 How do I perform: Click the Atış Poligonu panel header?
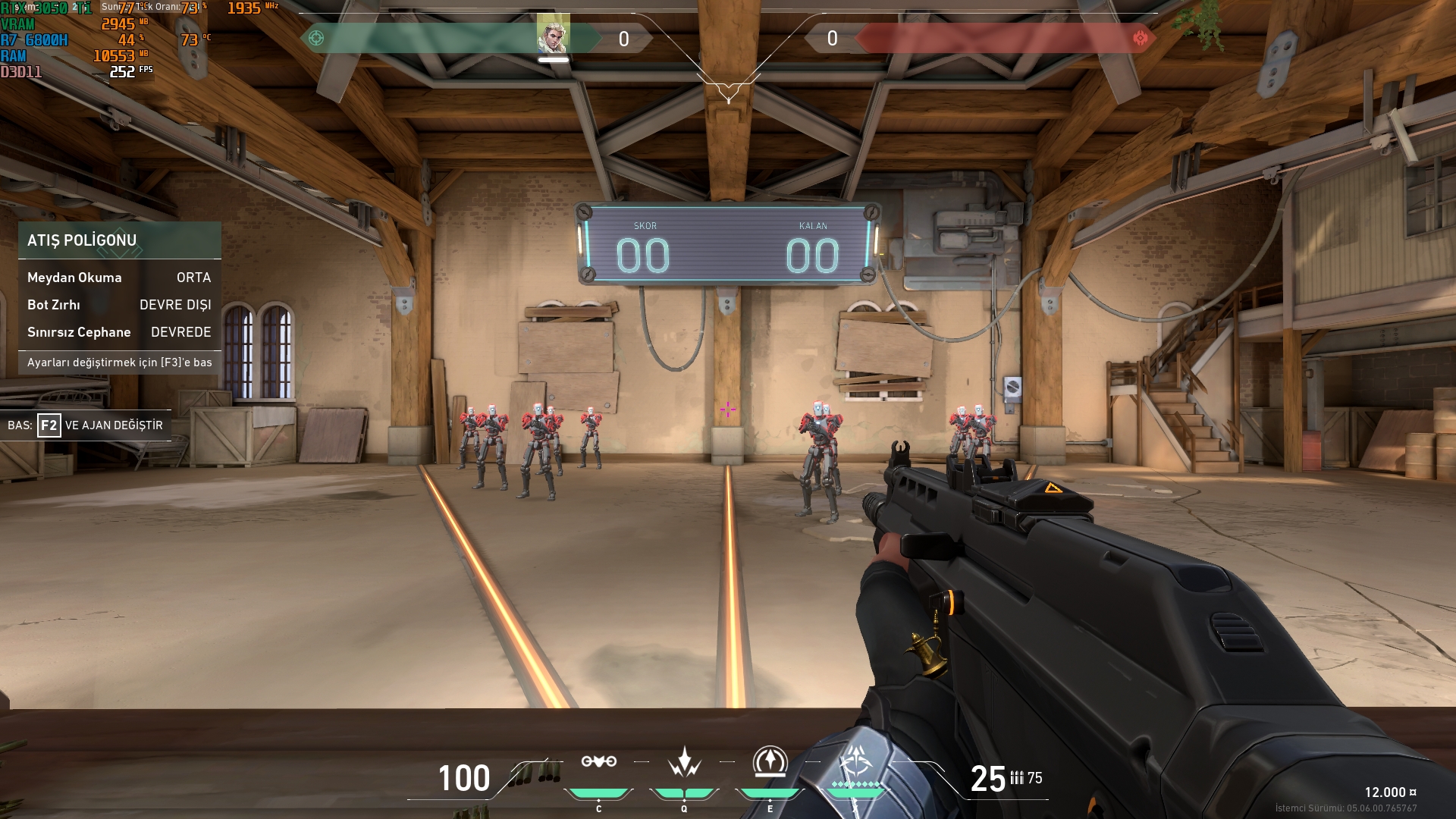point(119,240)
